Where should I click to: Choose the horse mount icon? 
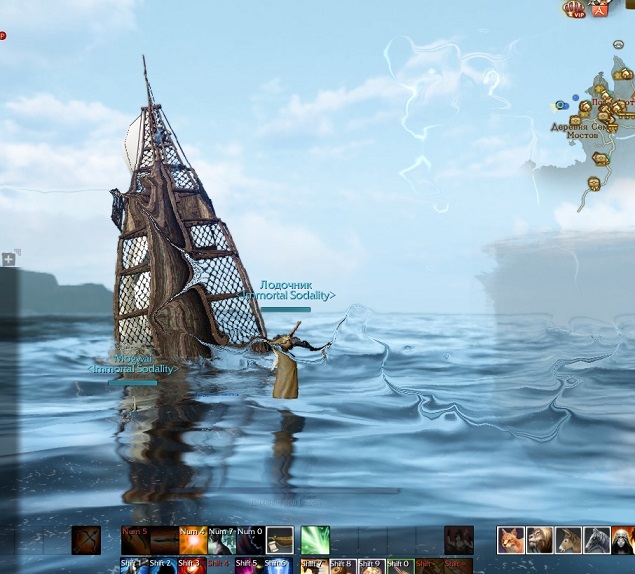(x=568, y=540)
